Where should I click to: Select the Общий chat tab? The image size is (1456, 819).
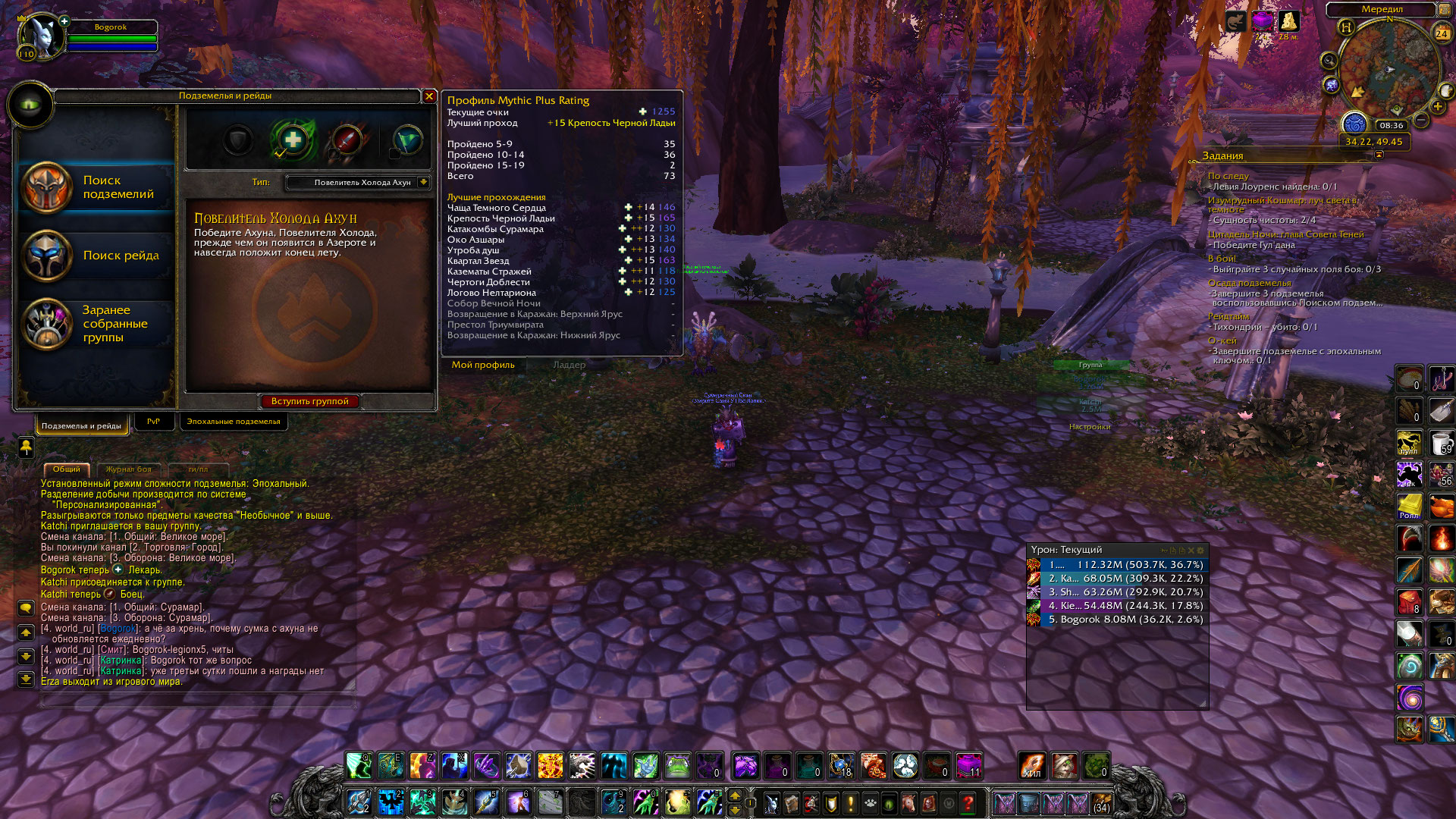coord(67,469)
